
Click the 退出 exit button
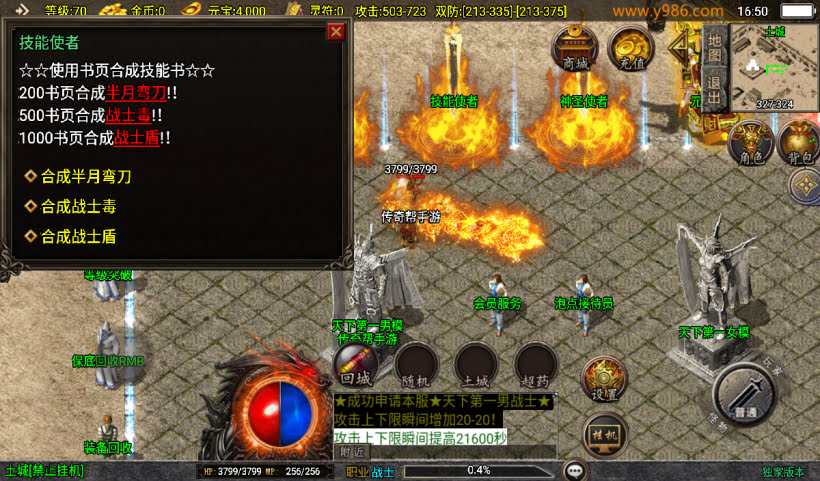tap(713, 88)
